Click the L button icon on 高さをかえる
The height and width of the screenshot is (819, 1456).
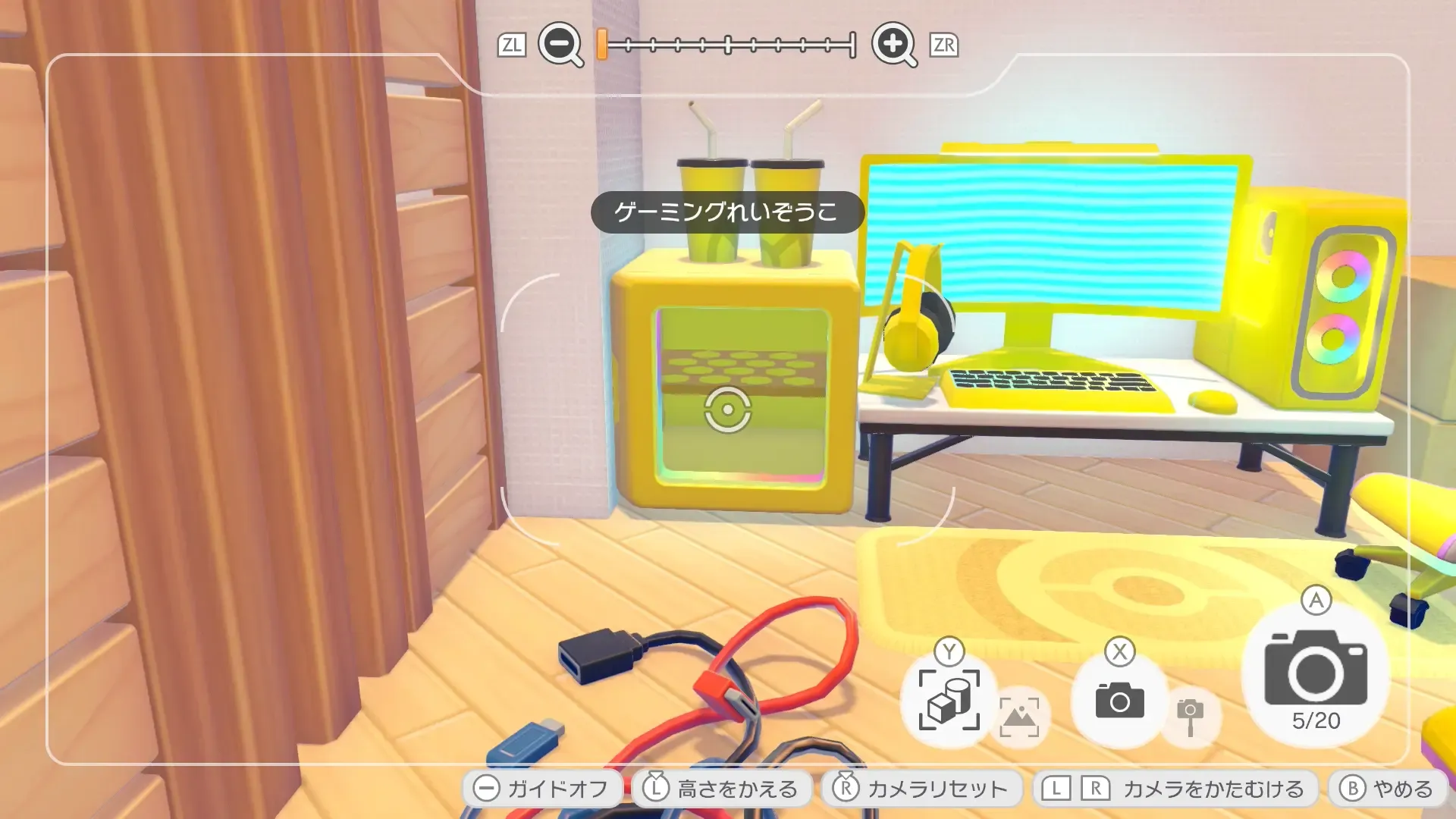pos(657,789)
